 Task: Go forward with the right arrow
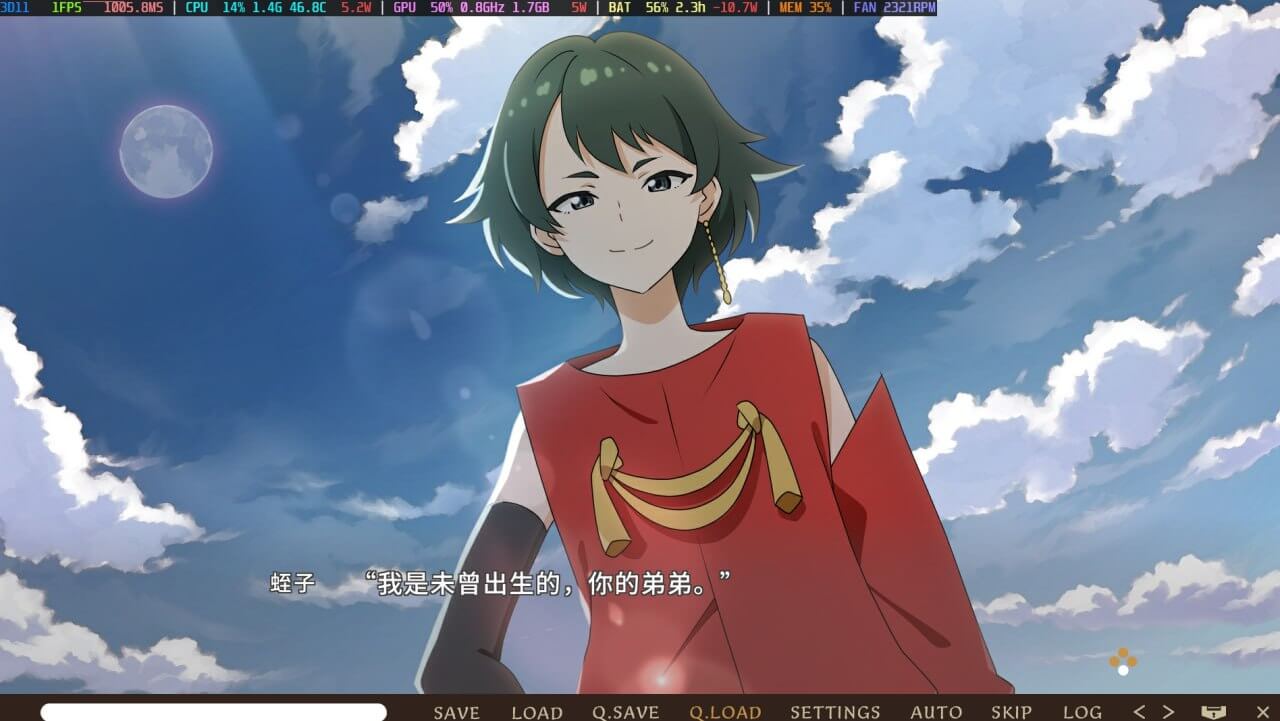1167,712
